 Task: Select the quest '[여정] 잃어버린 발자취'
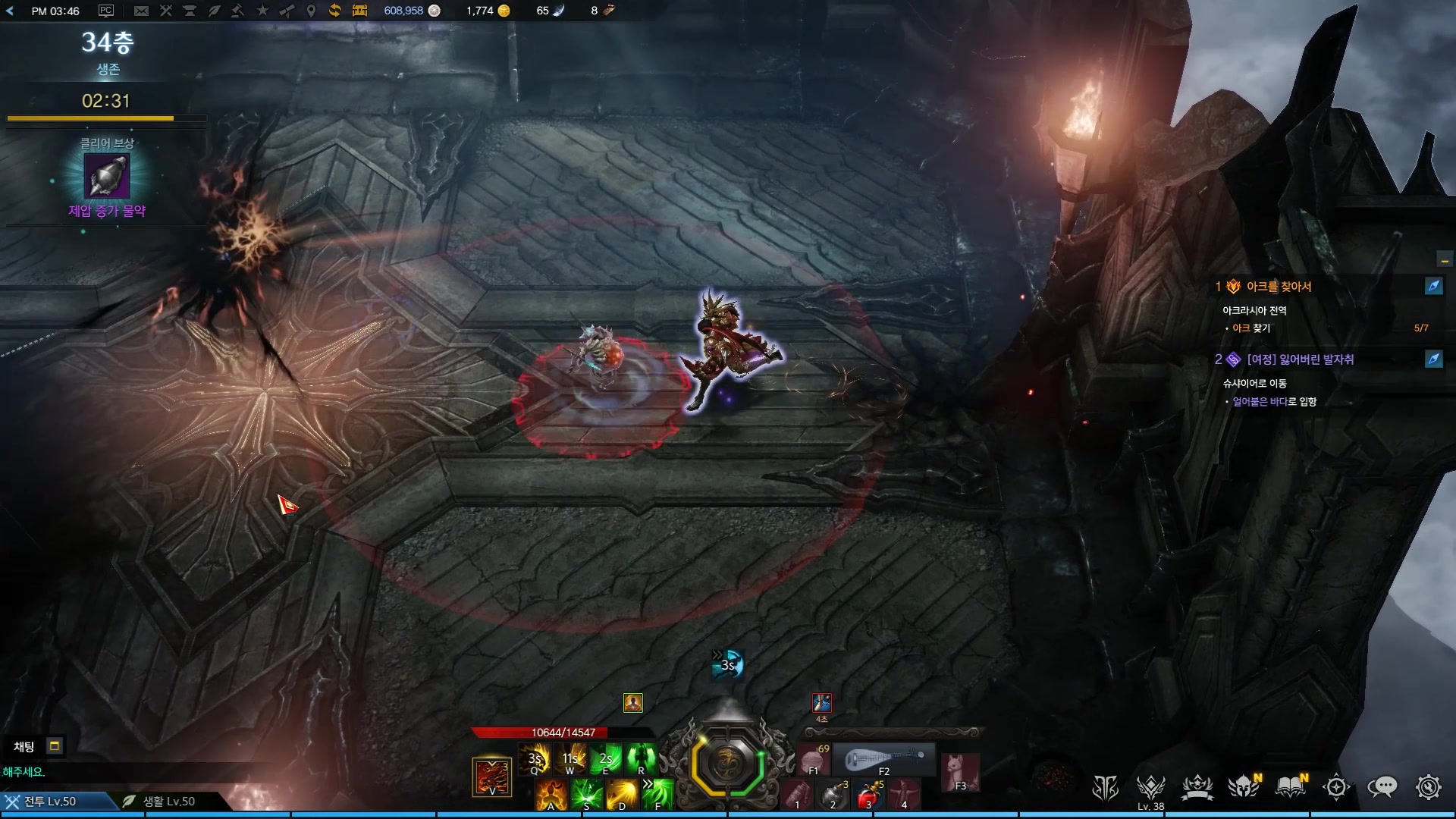click(1300, 359)
